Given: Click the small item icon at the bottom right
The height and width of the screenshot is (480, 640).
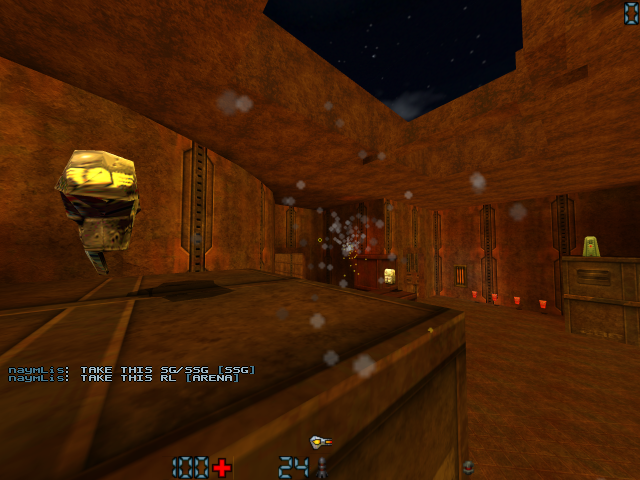Looking at the screenshot, I should pyautogui.click(x=467, y=467).
